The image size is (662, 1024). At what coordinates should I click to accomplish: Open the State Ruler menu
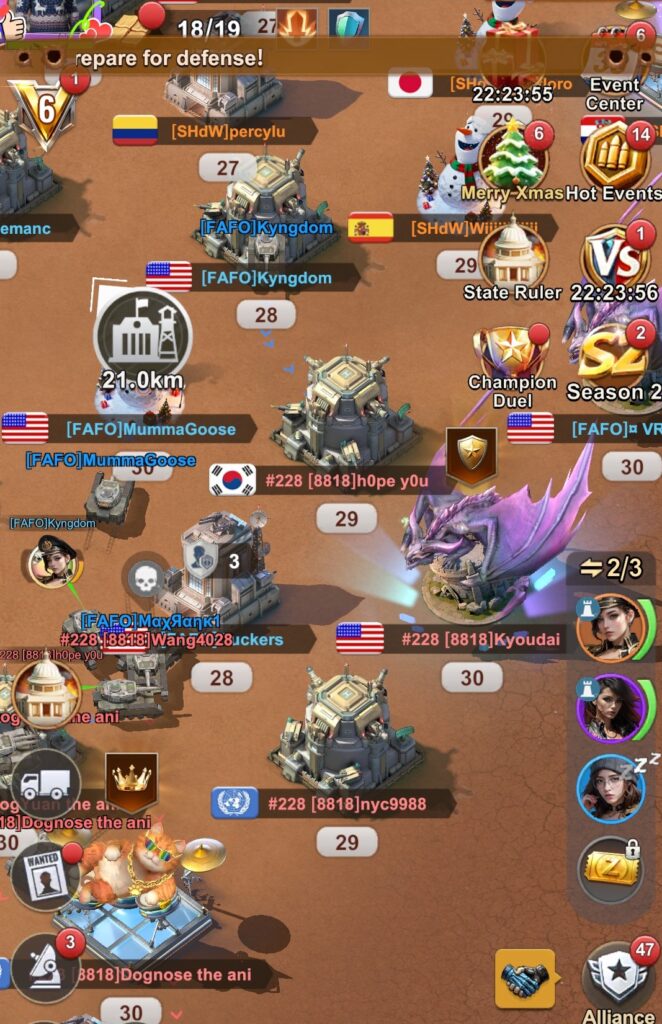tap(513, 254)
